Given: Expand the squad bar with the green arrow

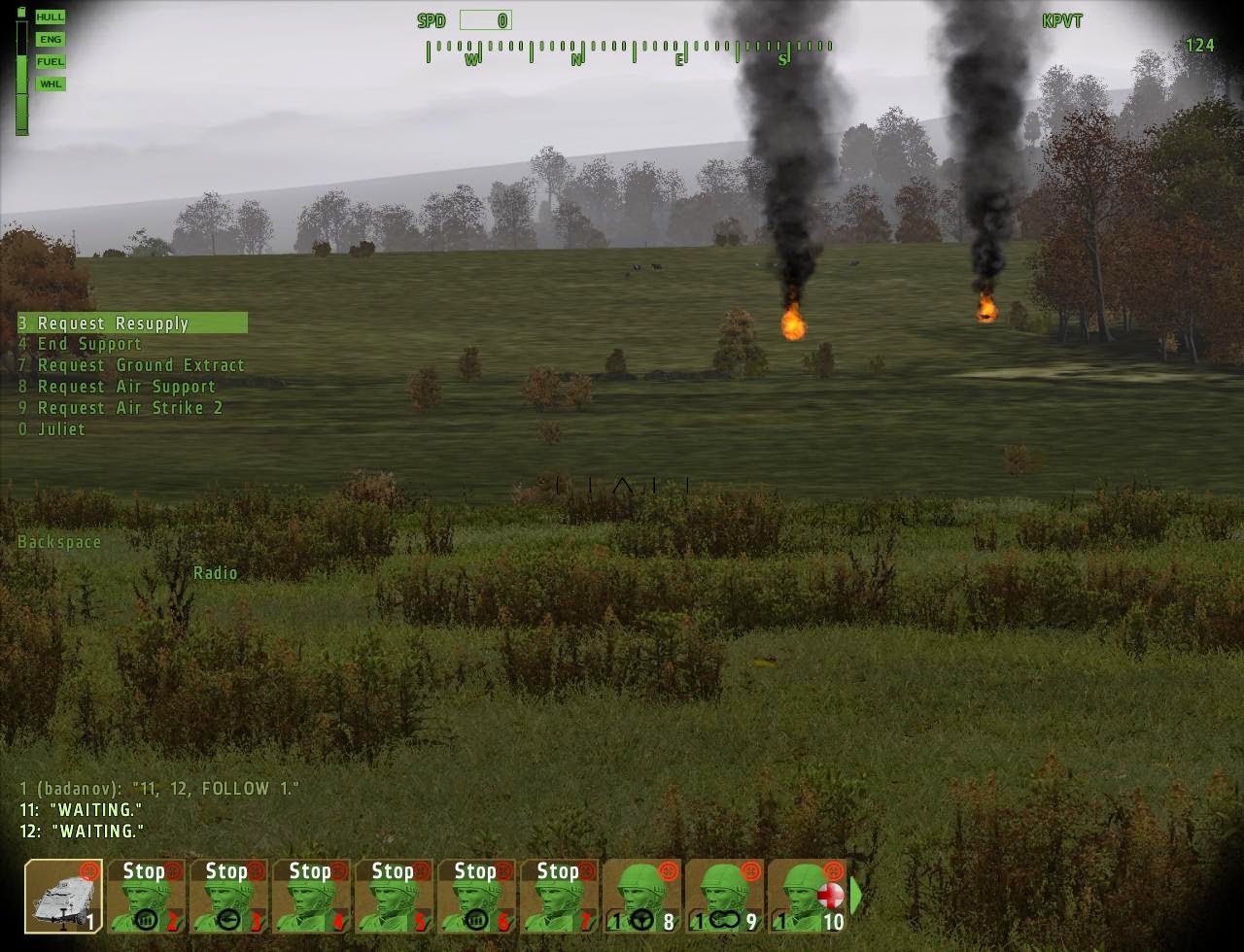Looking at the screenshot, I should 855,895.
